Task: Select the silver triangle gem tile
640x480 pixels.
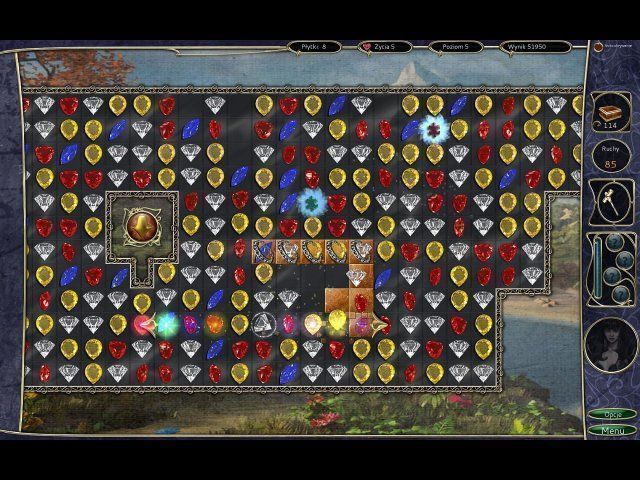Action: (x=262, y=323)
